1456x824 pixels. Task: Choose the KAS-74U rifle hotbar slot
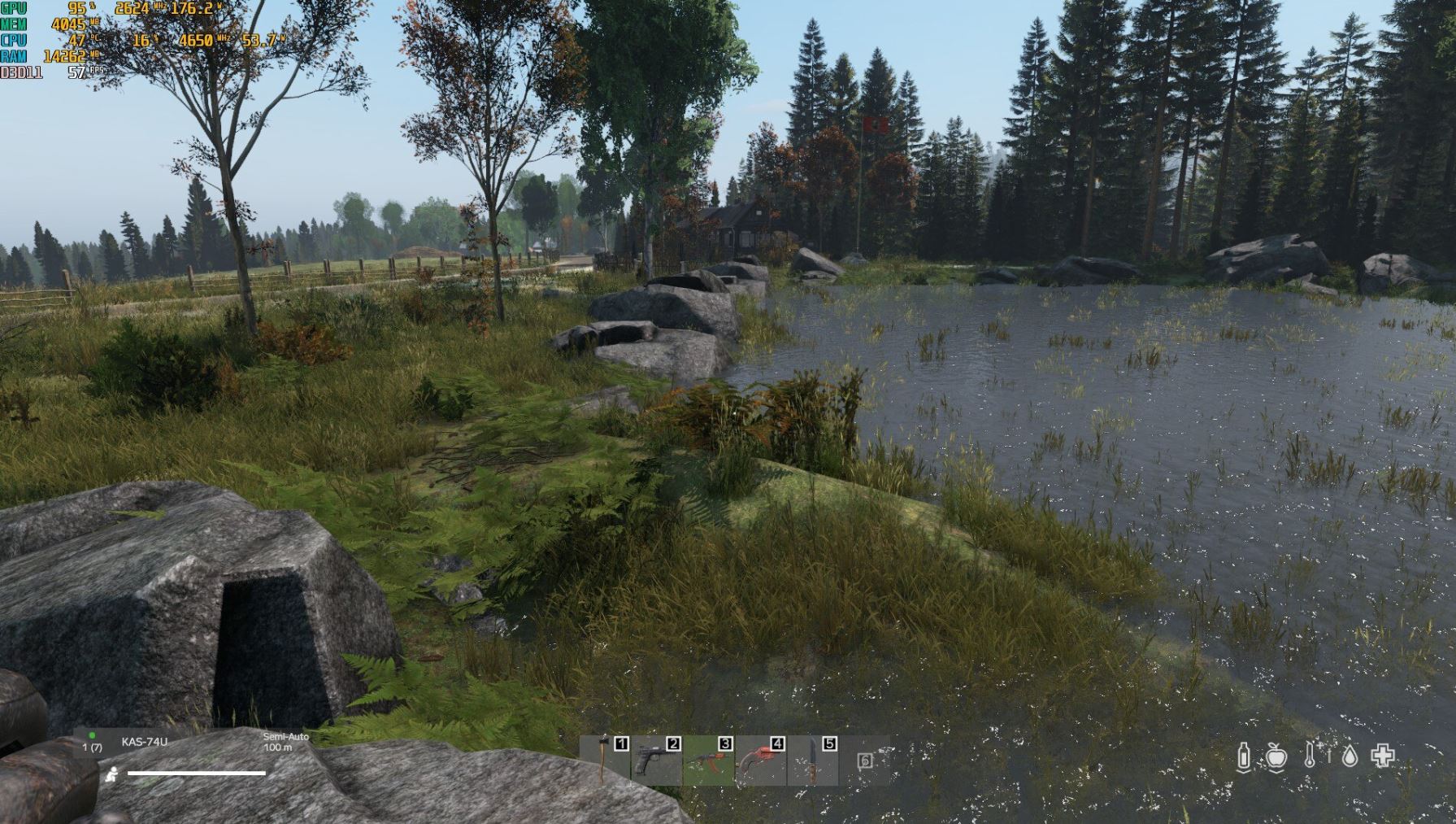tap(708, 761)
